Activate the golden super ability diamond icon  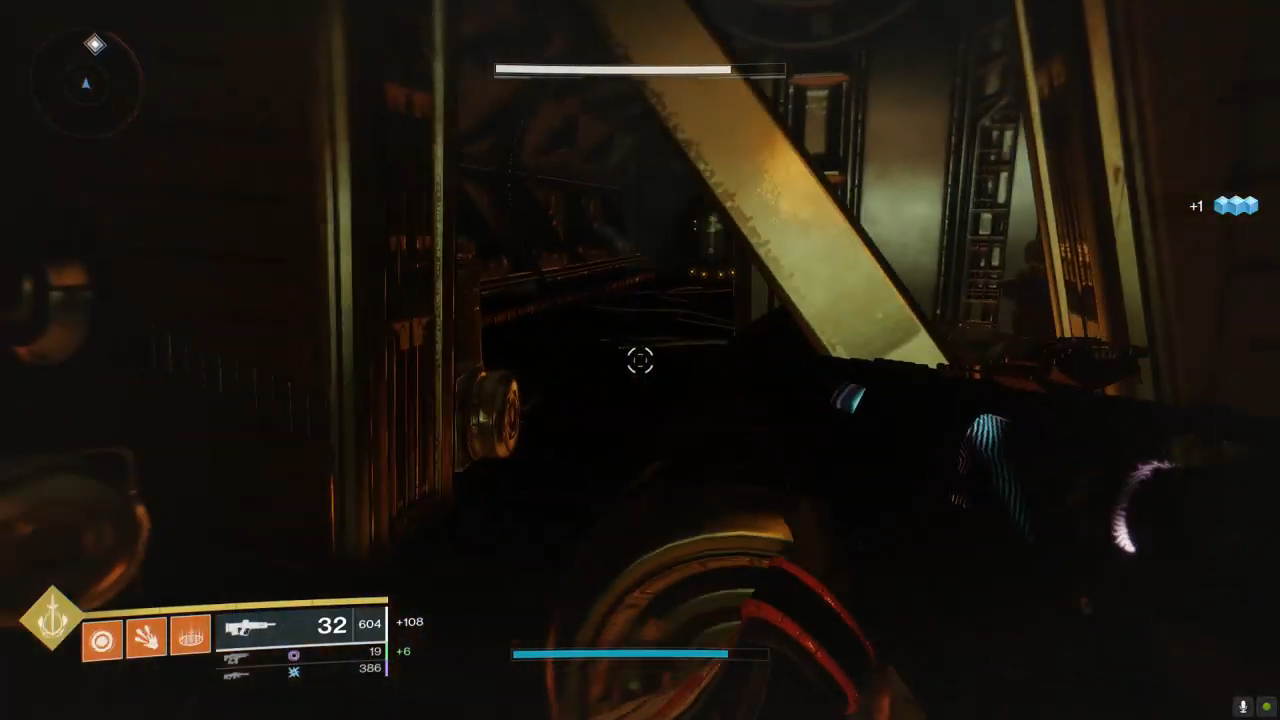click(52, 618)
